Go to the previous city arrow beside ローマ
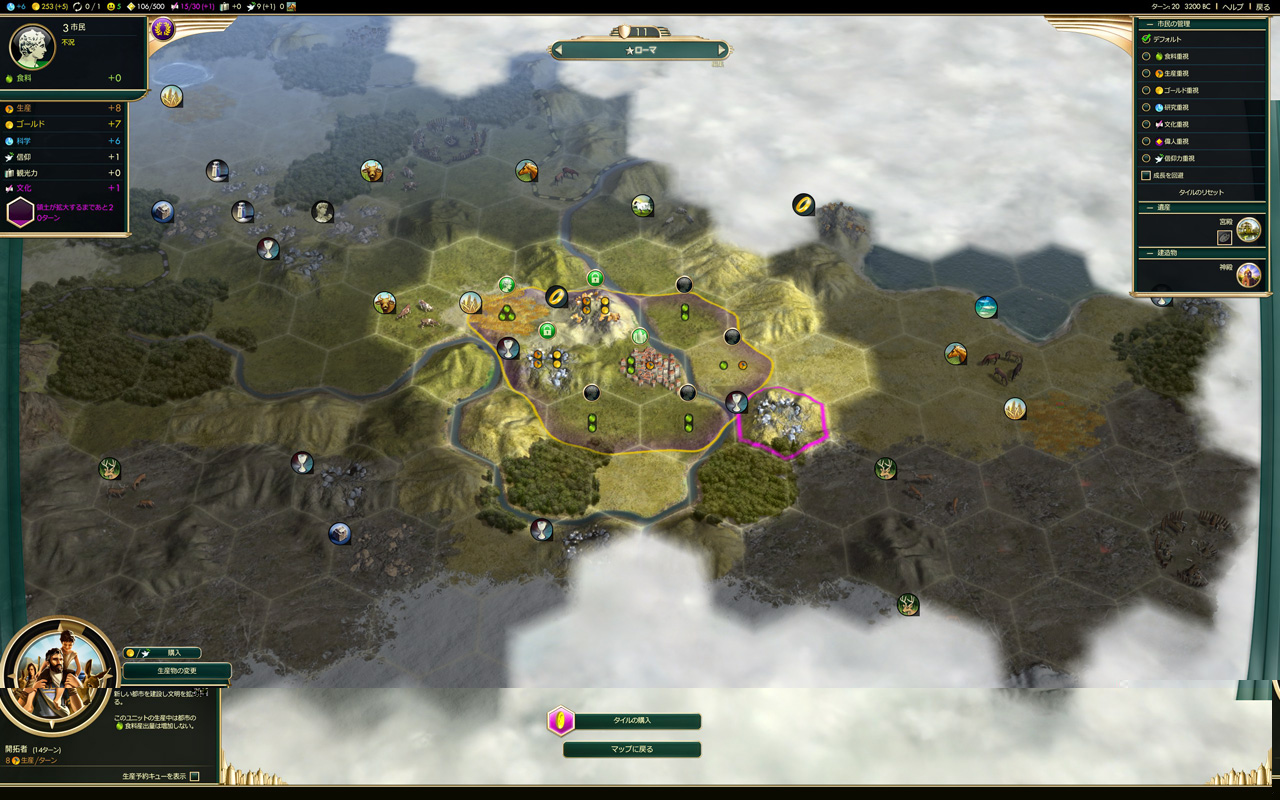Image resolution: width=1280 pixels, height=800 pixels. (x=559, y=50)
